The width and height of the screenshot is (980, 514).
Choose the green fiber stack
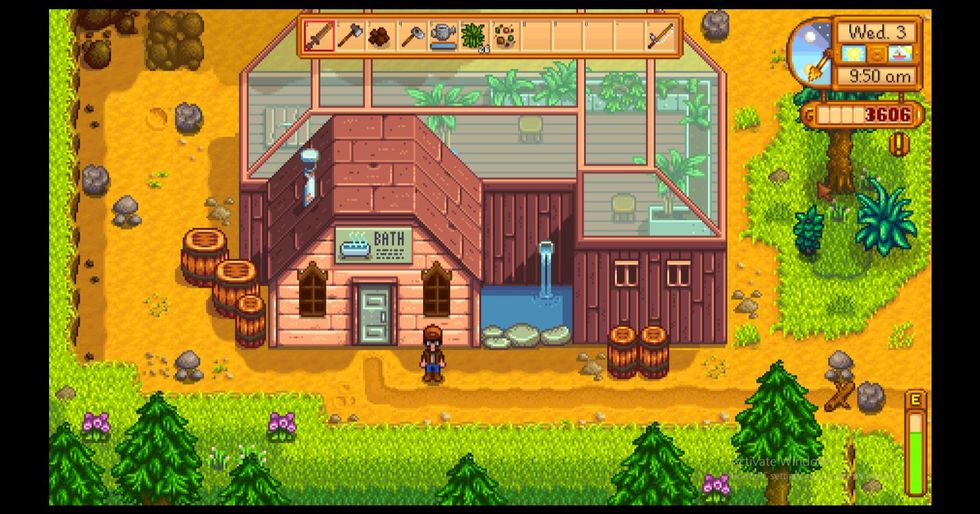coord(473,37)
